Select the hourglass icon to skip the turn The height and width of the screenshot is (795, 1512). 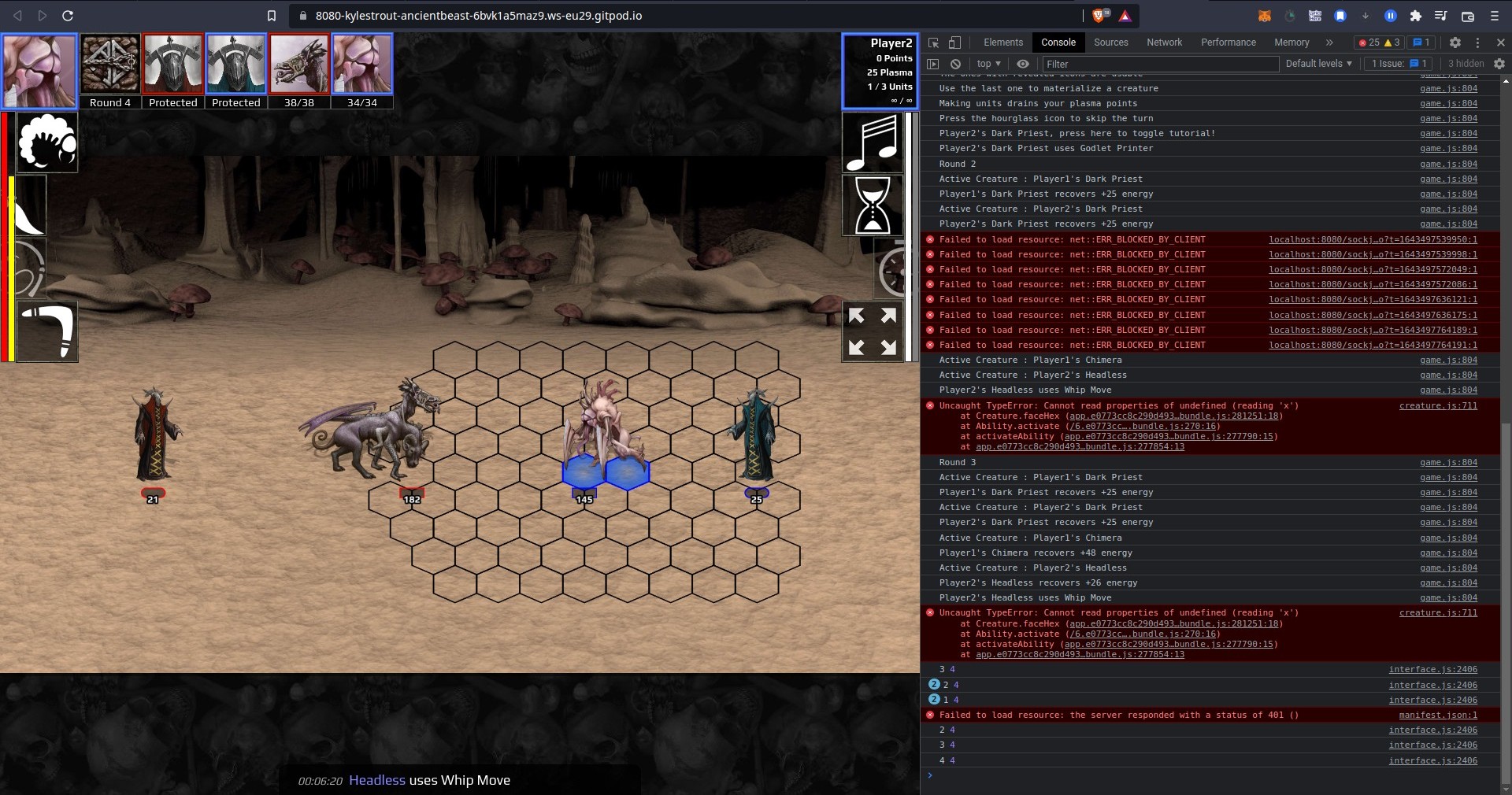pos(872,205)
